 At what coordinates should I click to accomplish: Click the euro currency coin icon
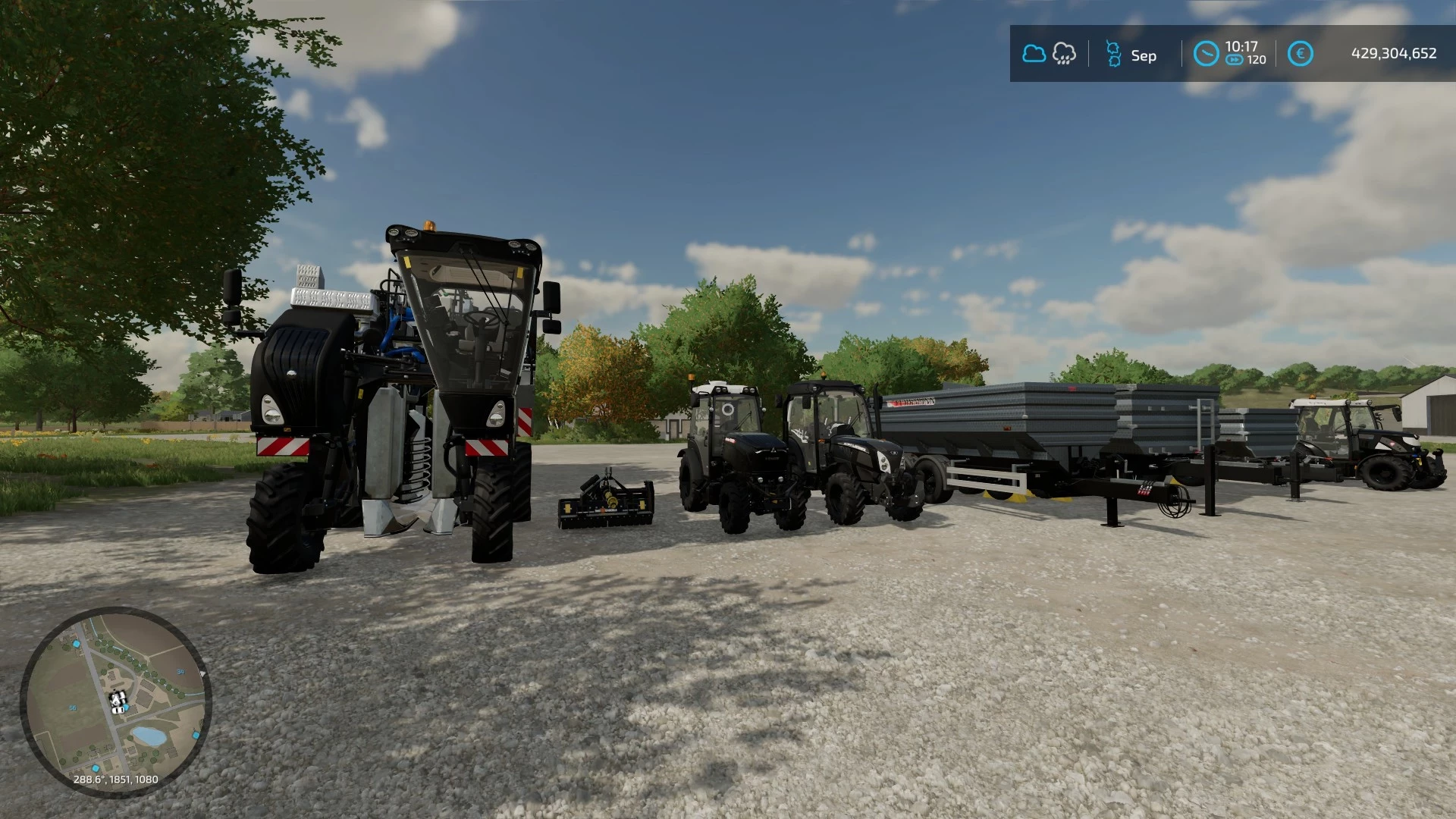click(1301, 52)
